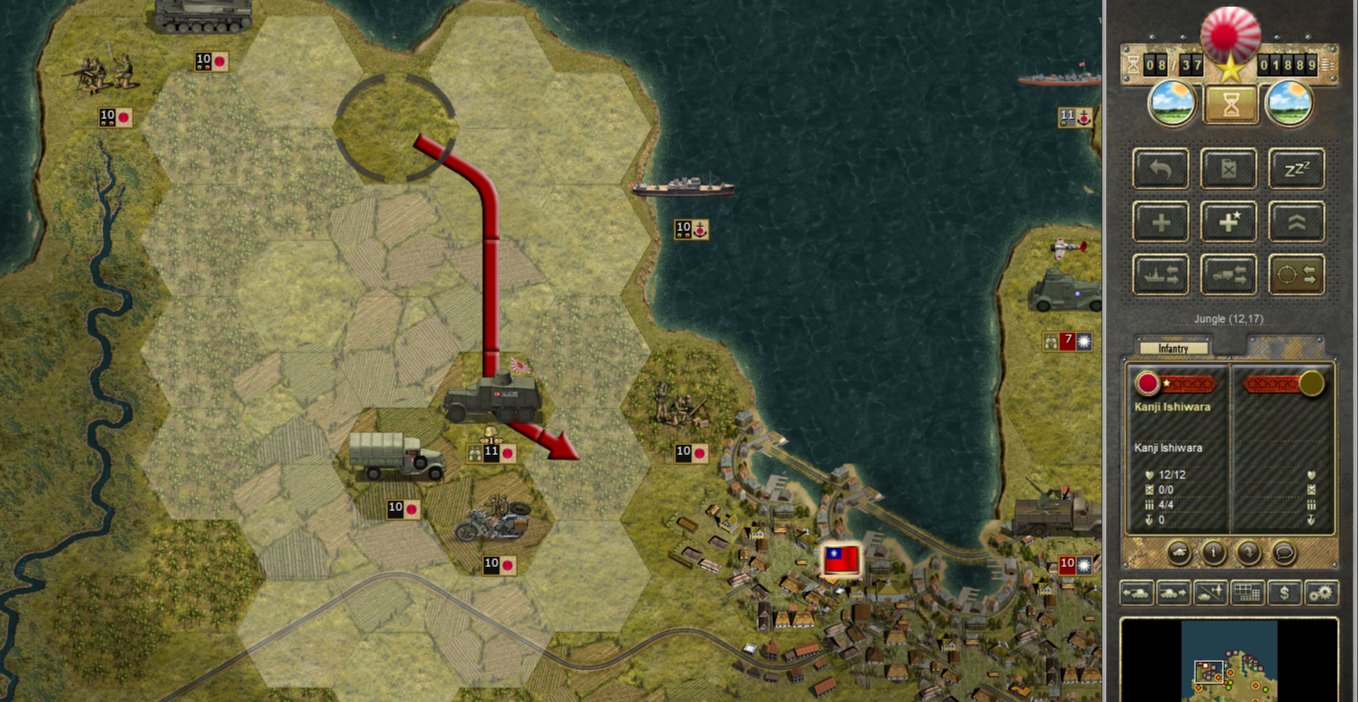The width and height of the screenshot is (1358, 702).
Task: Add plain reinforcements with the plus button
Action: pyautogui.click(x=1161, y=222)
